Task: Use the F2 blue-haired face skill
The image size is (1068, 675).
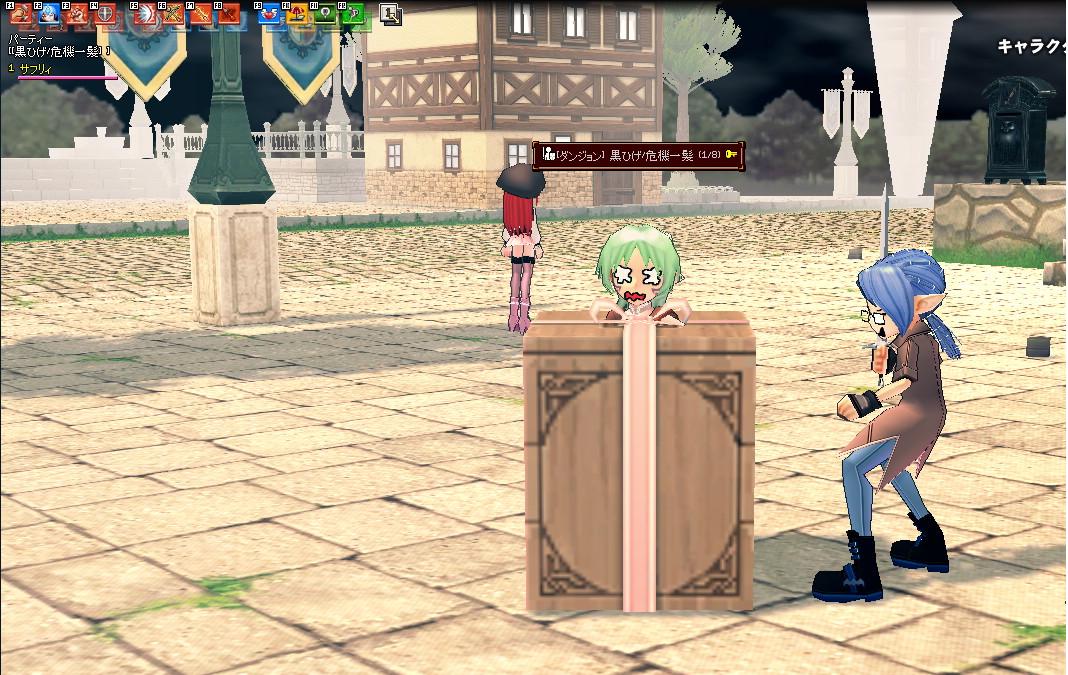Action: tap(47, 15)
